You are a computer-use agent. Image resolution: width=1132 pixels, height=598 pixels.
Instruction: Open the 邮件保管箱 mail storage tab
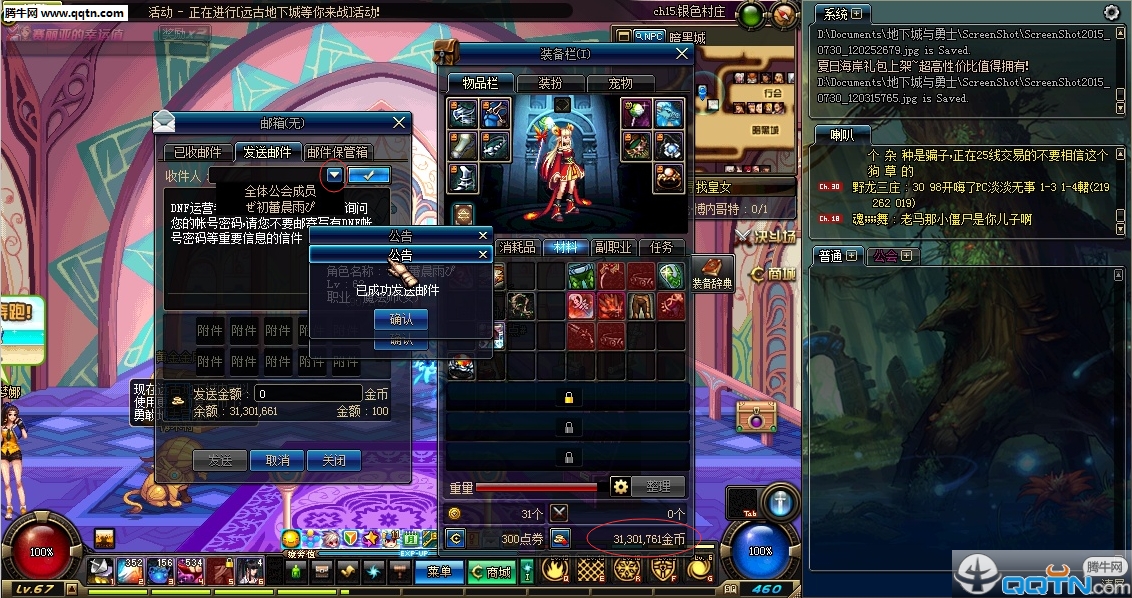point(338,153)
